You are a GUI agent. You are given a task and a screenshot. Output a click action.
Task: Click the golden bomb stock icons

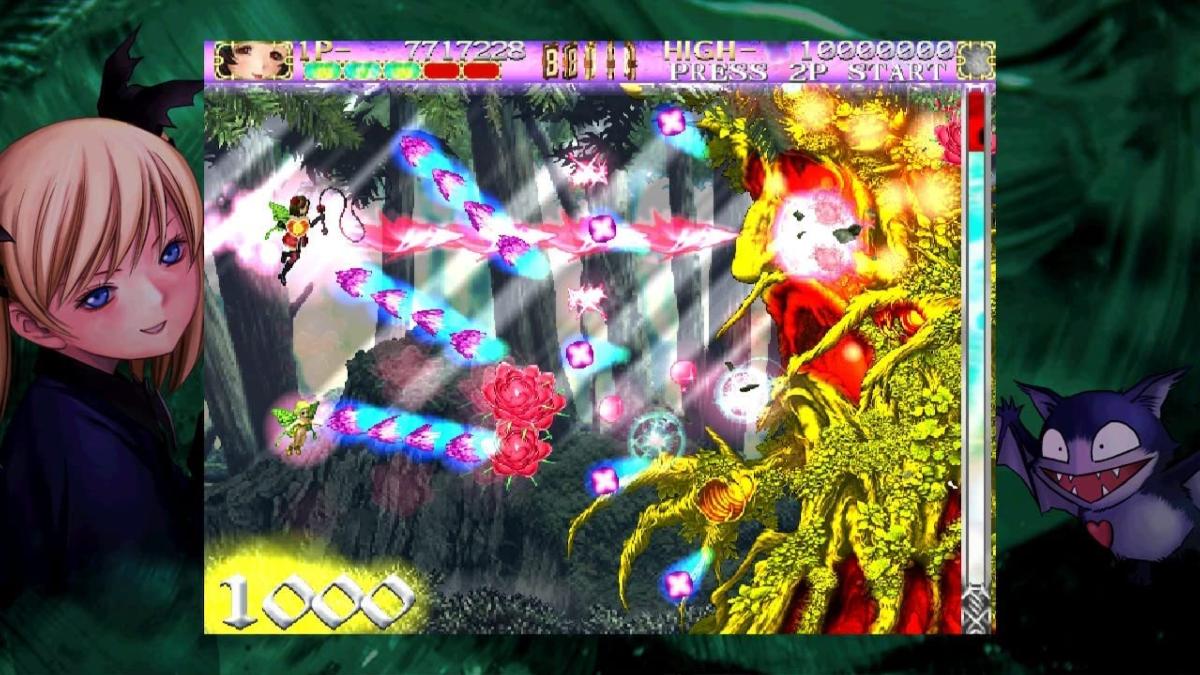[590, 62]
